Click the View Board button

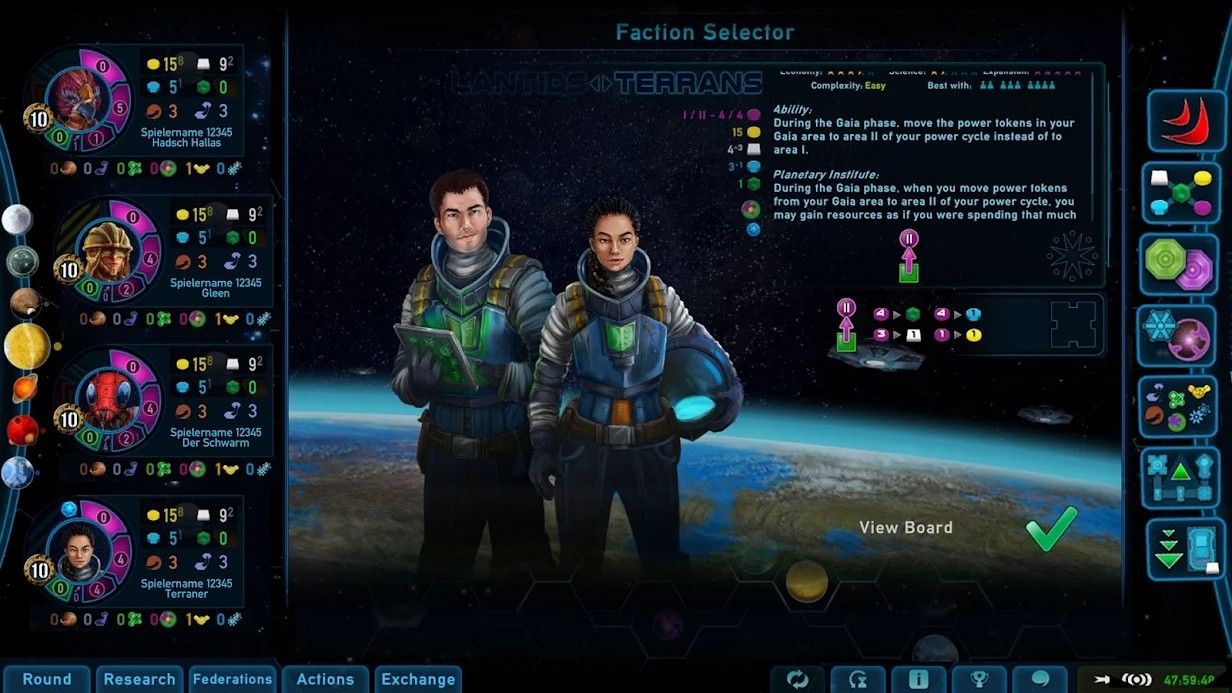pyautogui.click(x=906, y=528)
